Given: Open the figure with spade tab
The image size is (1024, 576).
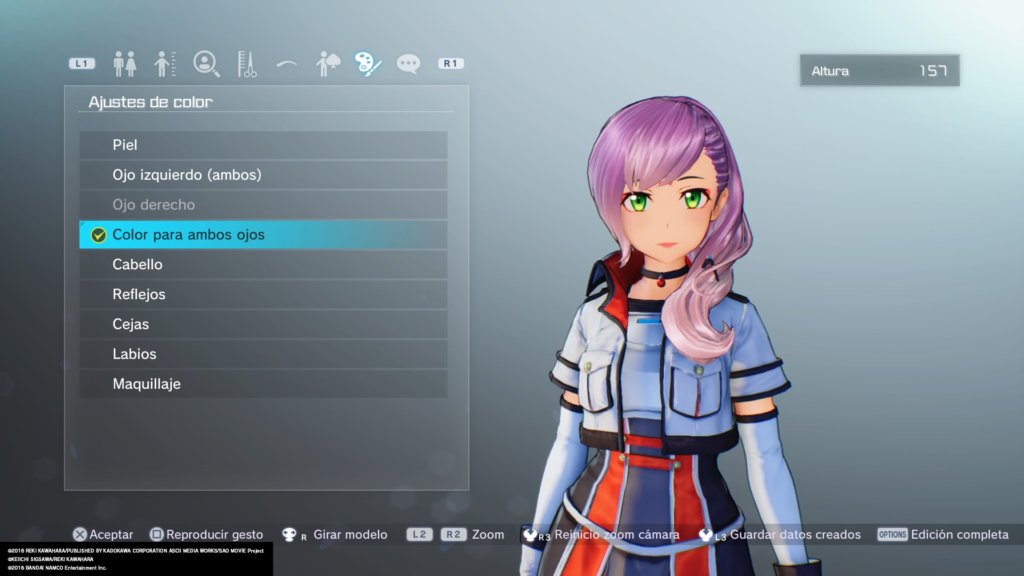Looking at the screenshot, I should coord(327,64).
